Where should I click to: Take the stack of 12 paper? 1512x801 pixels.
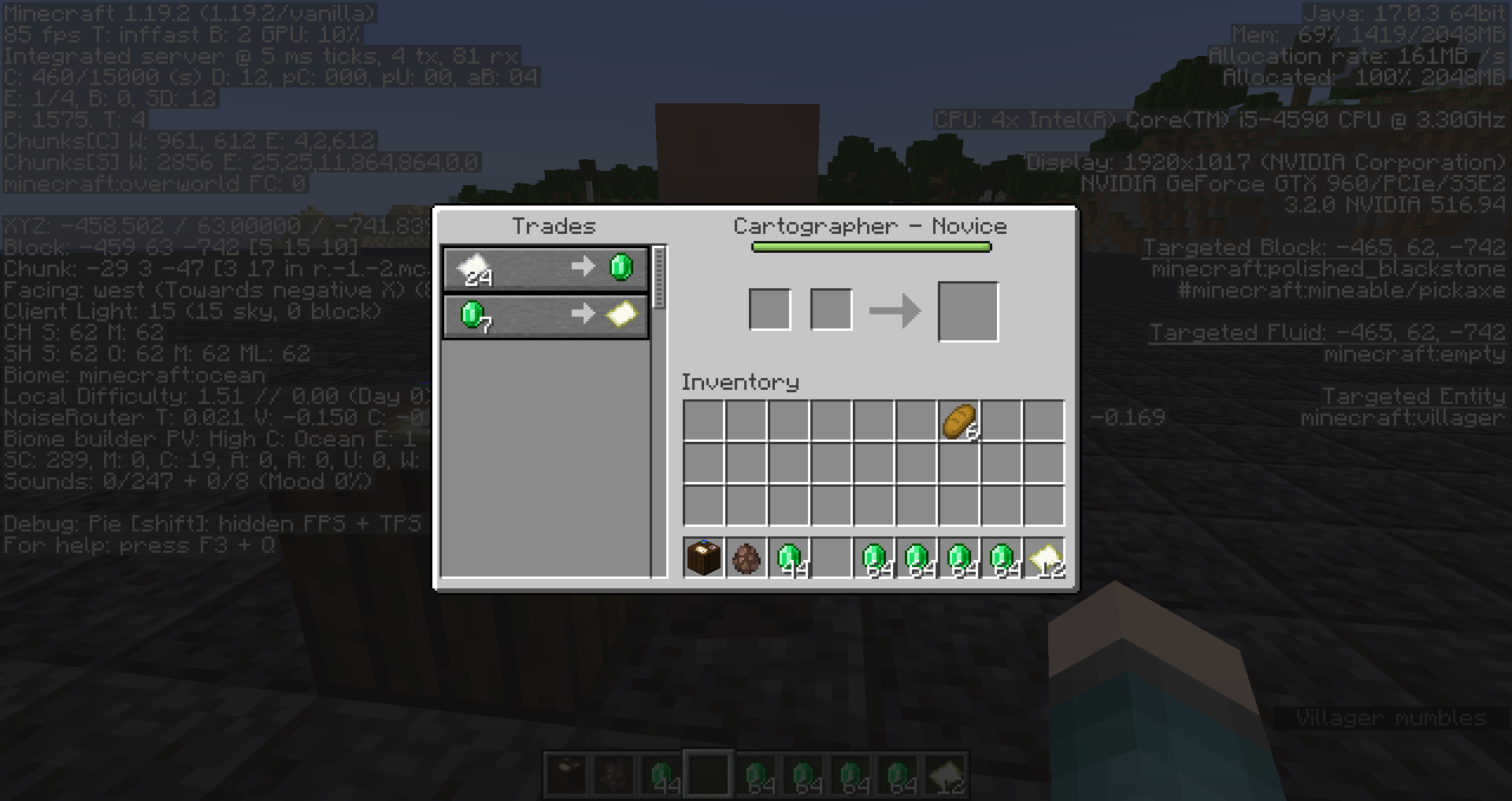(x=1044, y=558)
